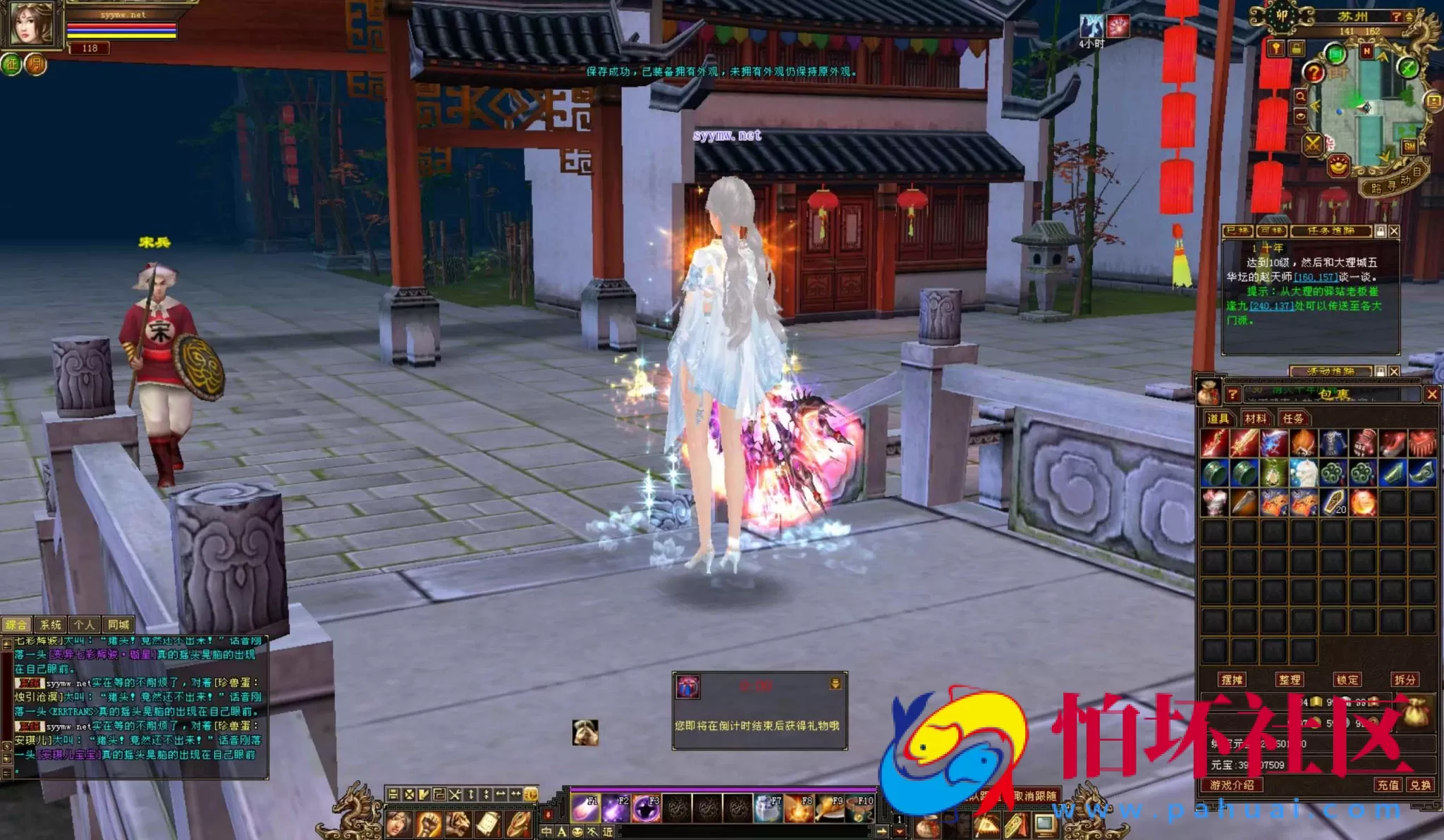Click the GM icon on the minimap edge
The image size is (1444, 840).
[x=1409, y=147]
